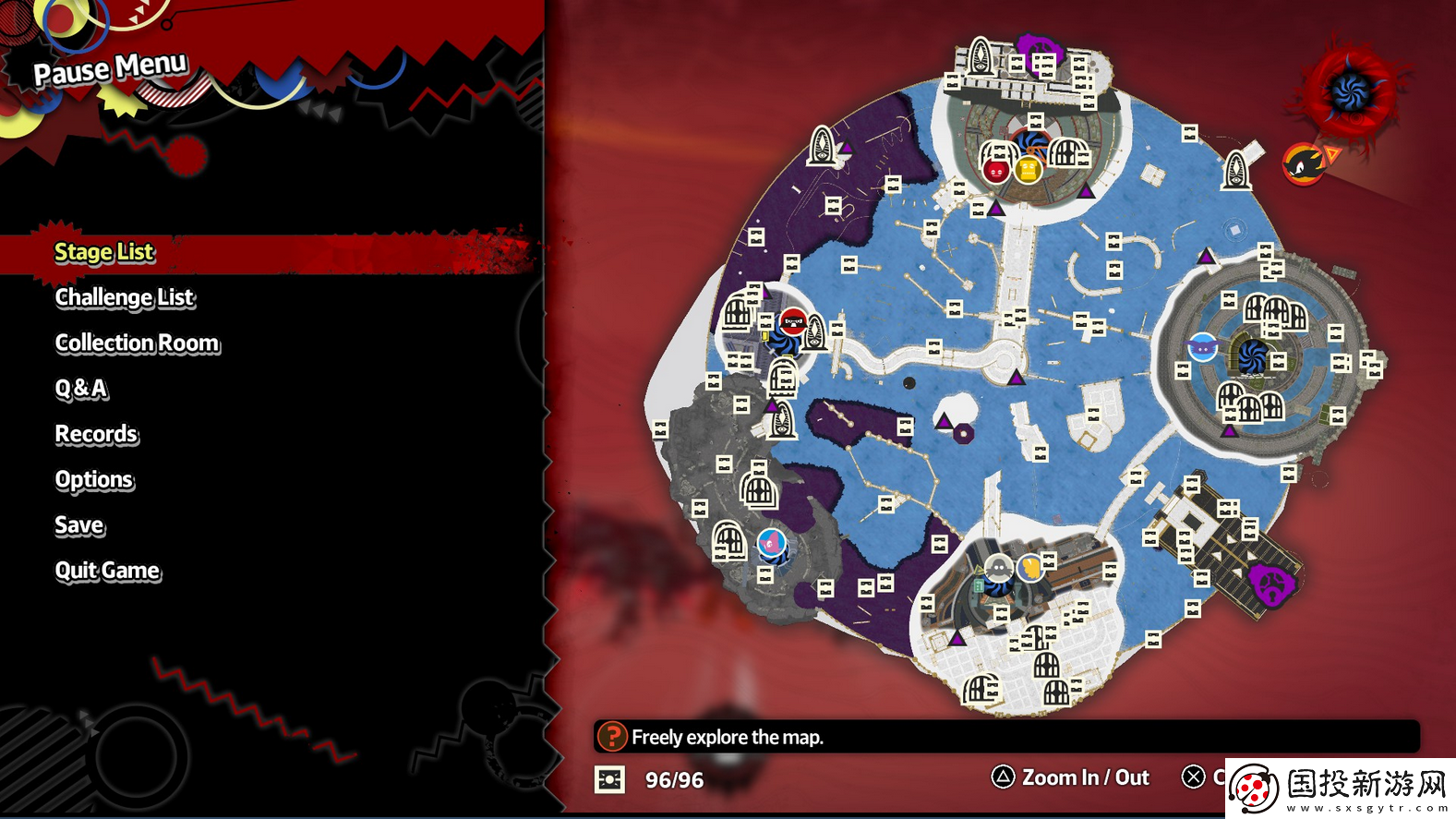The width and height of the screenshot is (1456, 819).
Task: Open the Options menu
Action: point(94,480)
